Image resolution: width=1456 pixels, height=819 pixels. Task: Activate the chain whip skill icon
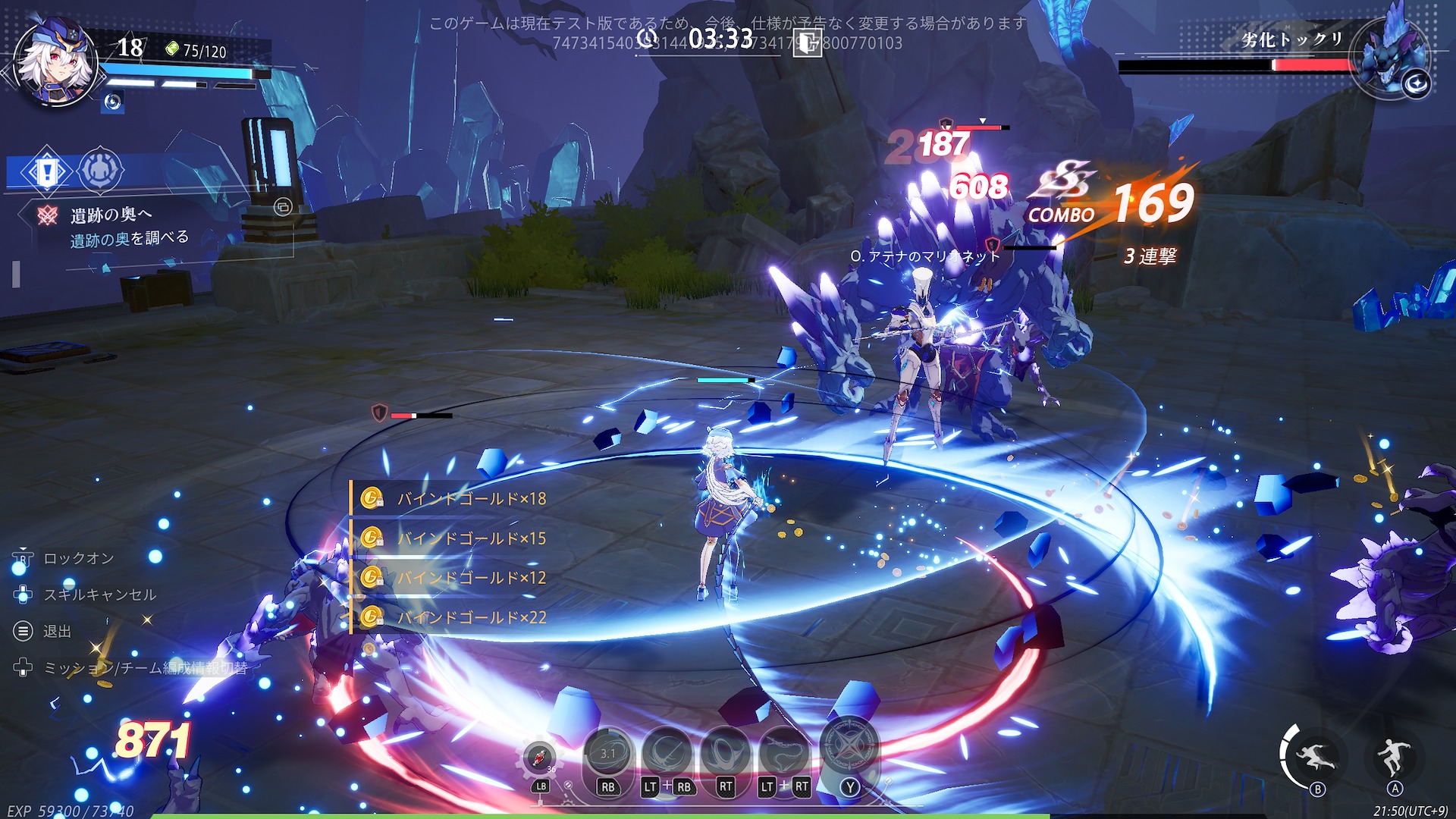tap(784, 753)
